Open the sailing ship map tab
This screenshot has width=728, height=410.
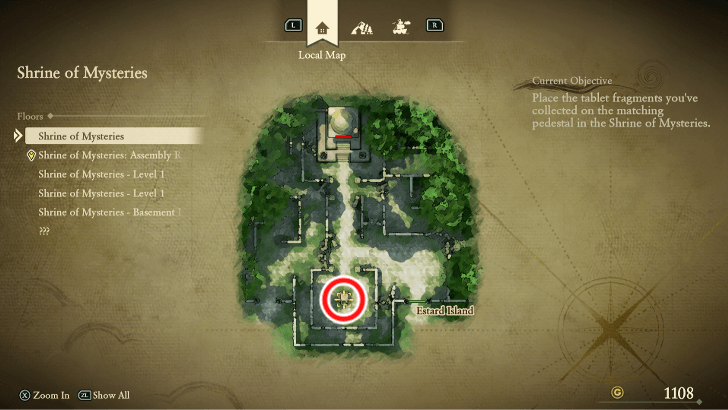click(403, 25)
